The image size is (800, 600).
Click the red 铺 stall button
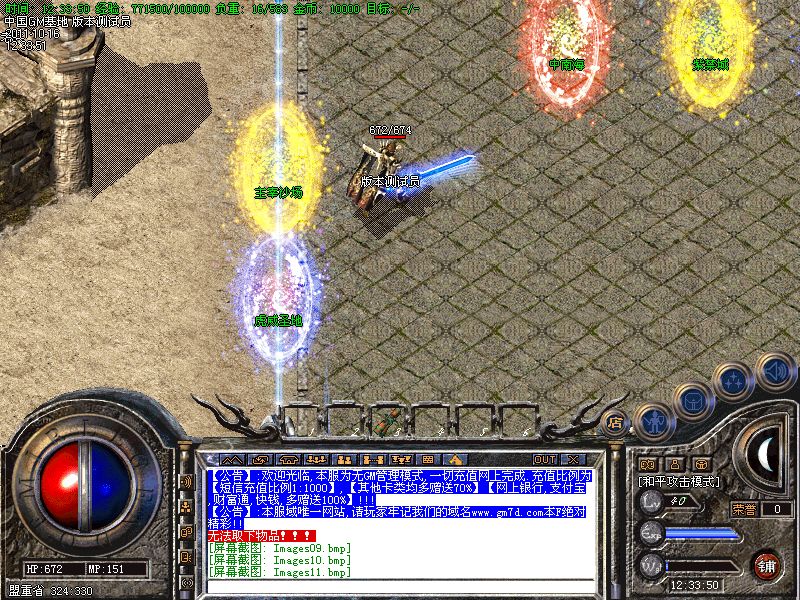767,565
